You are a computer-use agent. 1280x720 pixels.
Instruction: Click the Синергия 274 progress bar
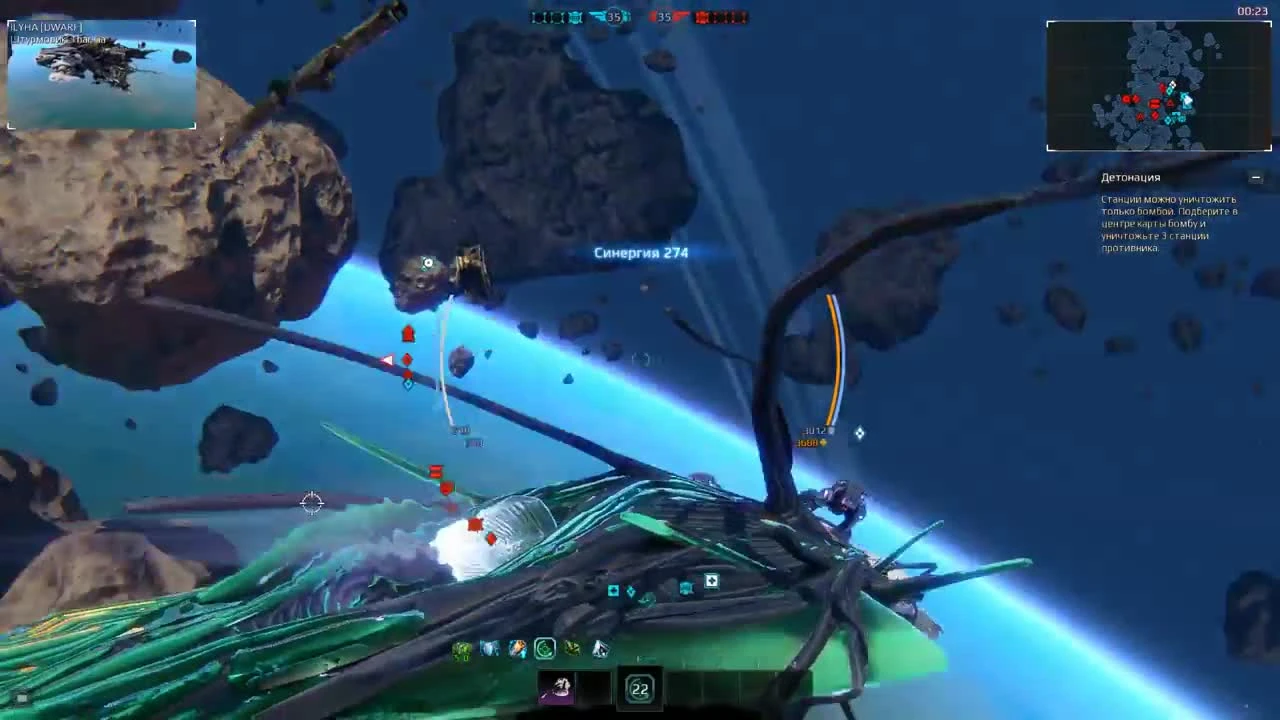[640, 252]
